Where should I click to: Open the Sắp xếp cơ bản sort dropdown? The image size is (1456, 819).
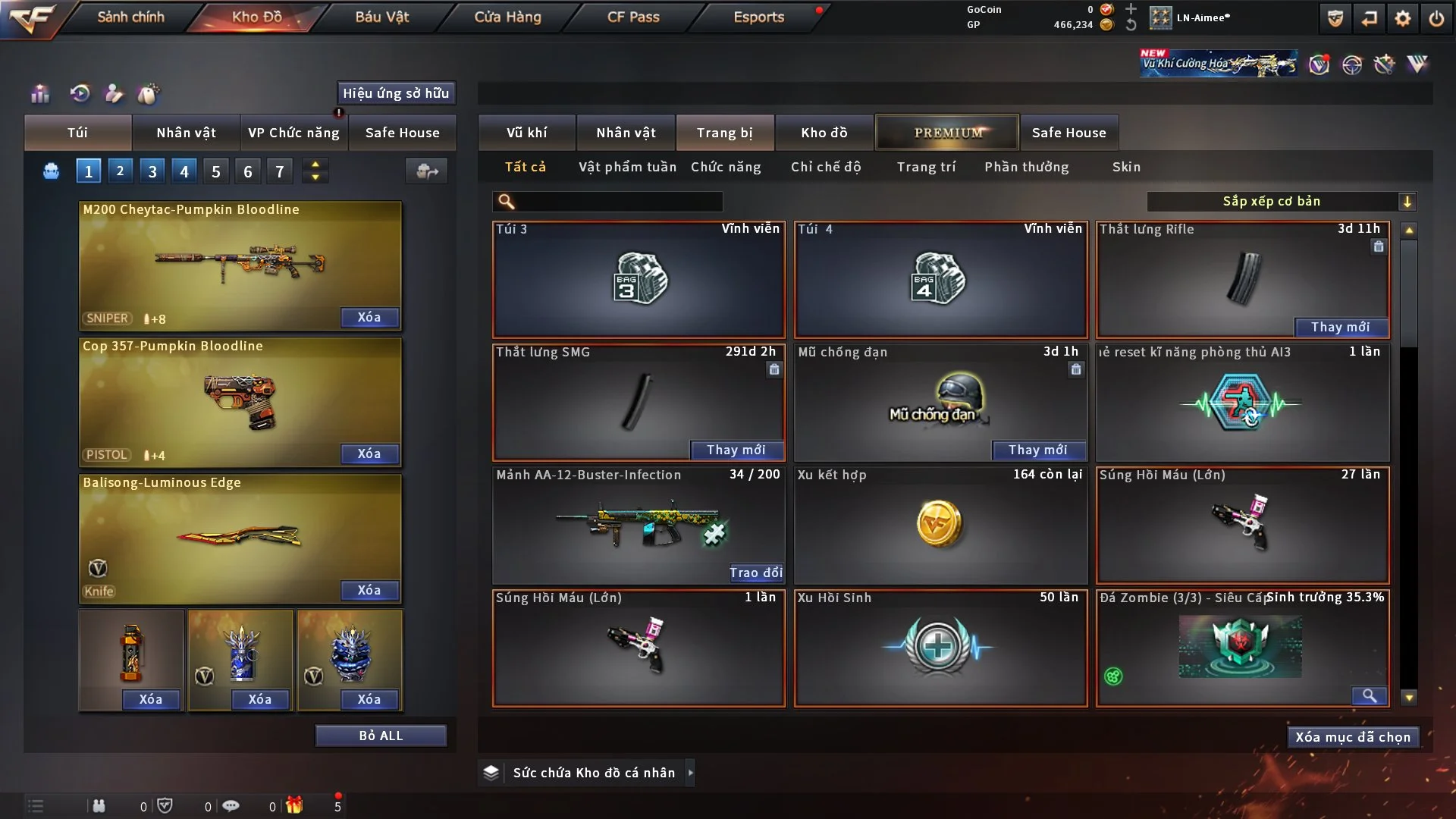(1281, 201)
